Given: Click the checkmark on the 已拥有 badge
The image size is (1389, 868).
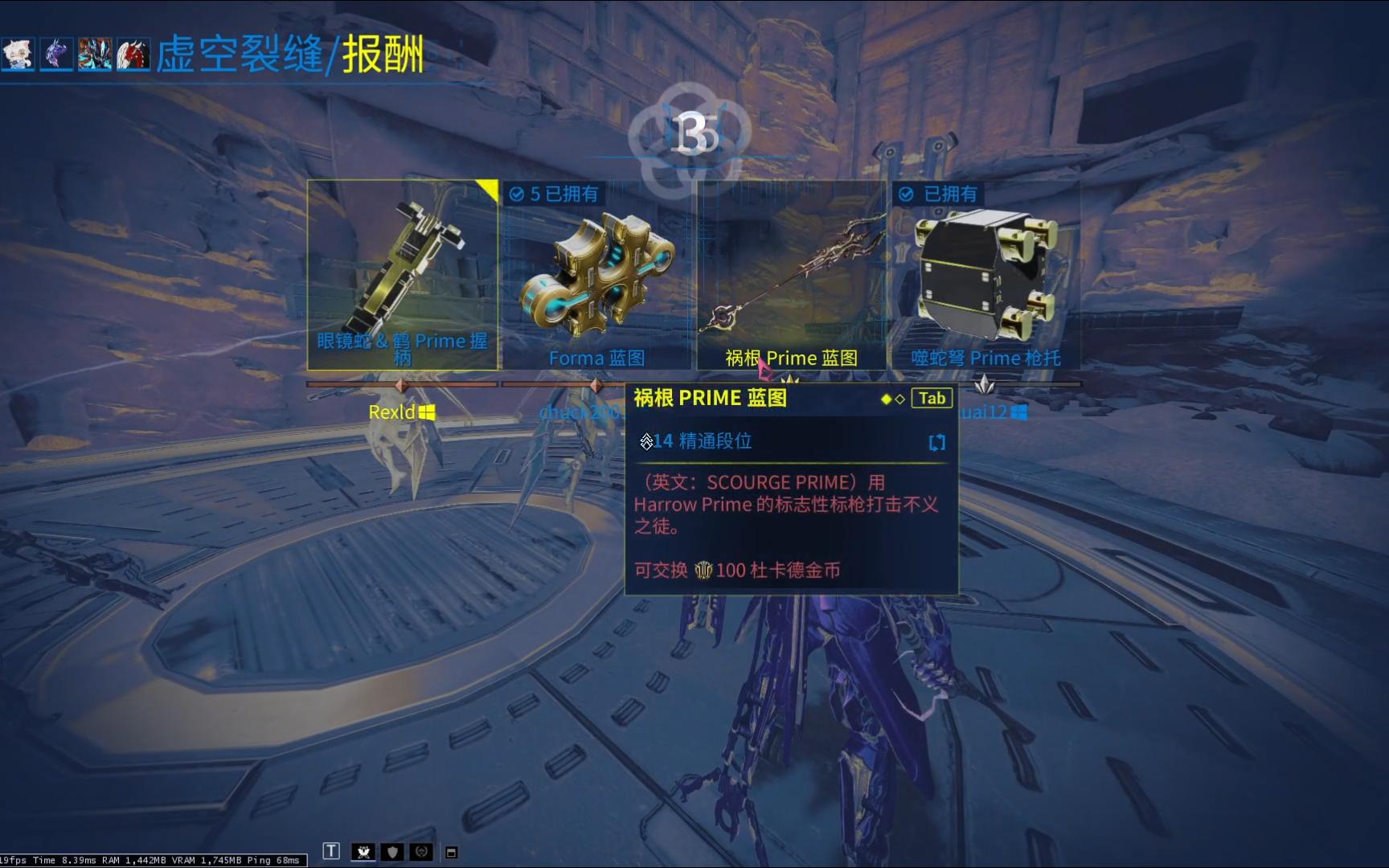Looking at the screenshot, I should pyautogui.click(x=907, y=194).
